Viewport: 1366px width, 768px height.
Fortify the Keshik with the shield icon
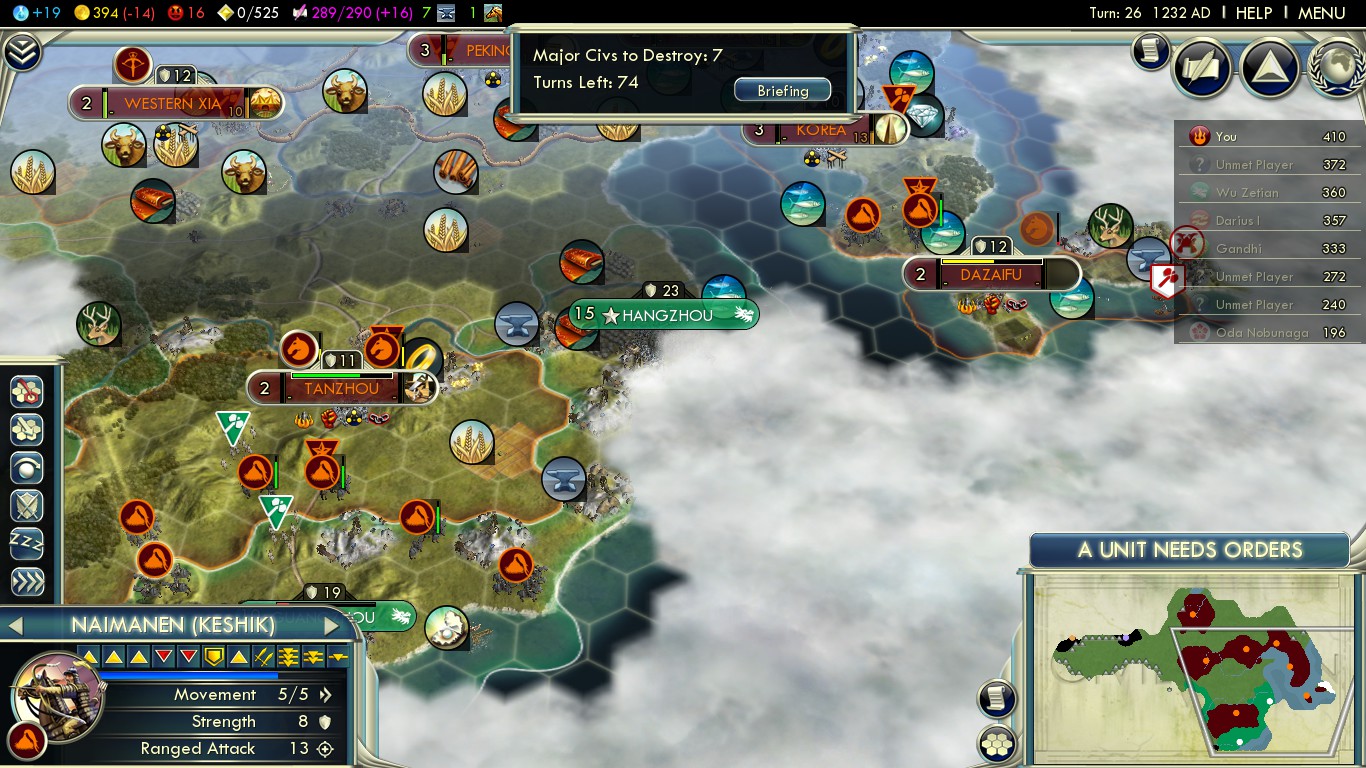(x=25, y=506)
